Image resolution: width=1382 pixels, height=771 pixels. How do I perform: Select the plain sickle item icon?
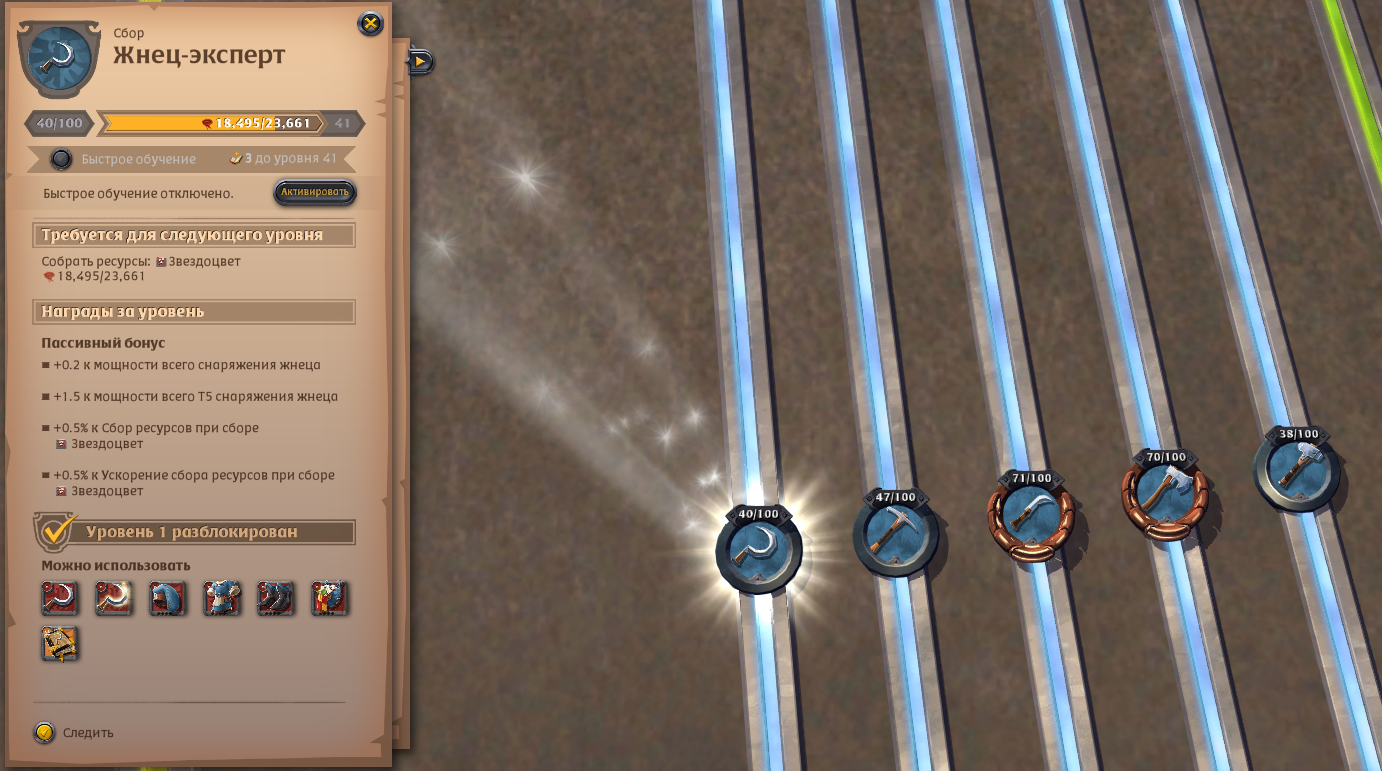60,598
